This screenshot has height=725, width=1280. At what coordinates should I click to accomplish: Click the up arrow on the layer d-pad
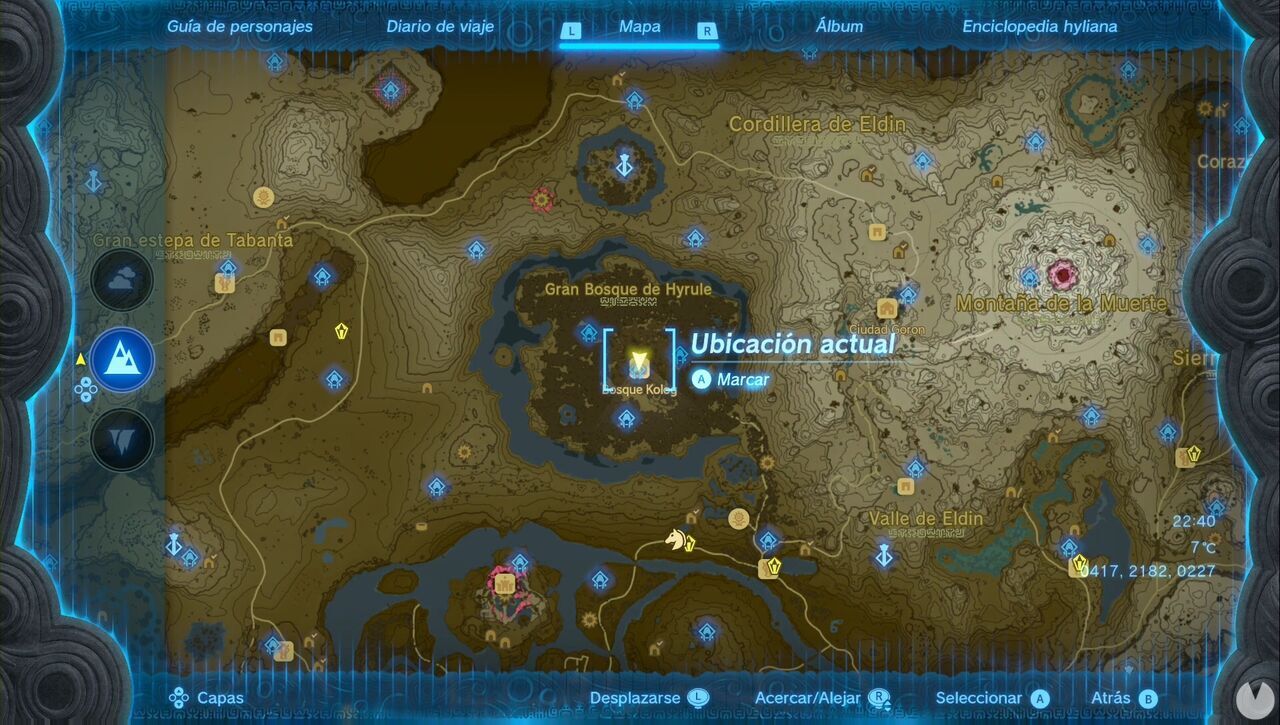86,382
